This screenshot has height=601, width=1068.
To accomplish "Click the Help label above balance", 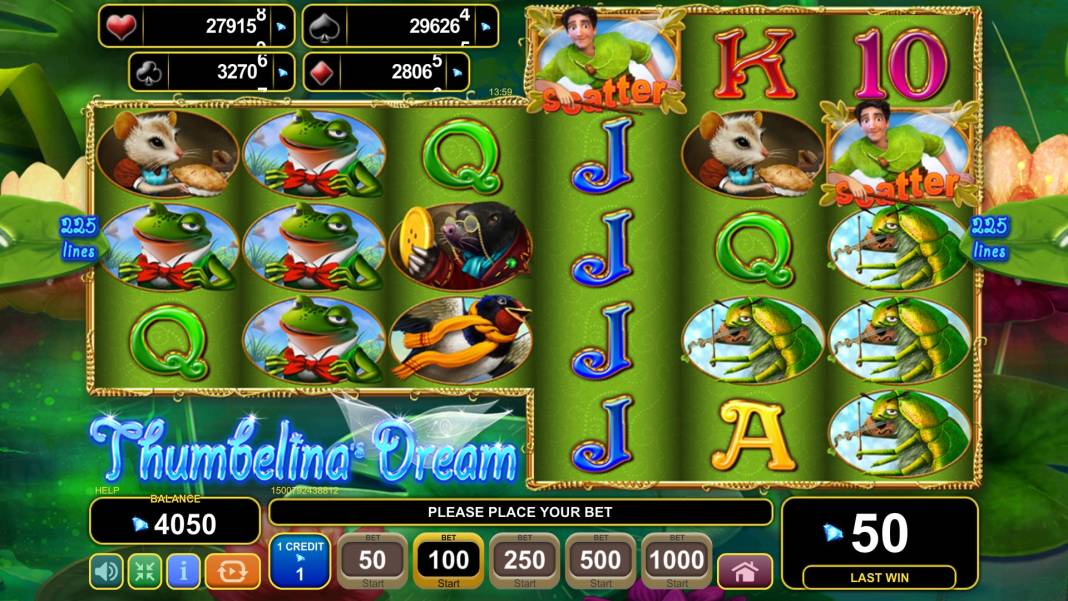I will (106, 491).
